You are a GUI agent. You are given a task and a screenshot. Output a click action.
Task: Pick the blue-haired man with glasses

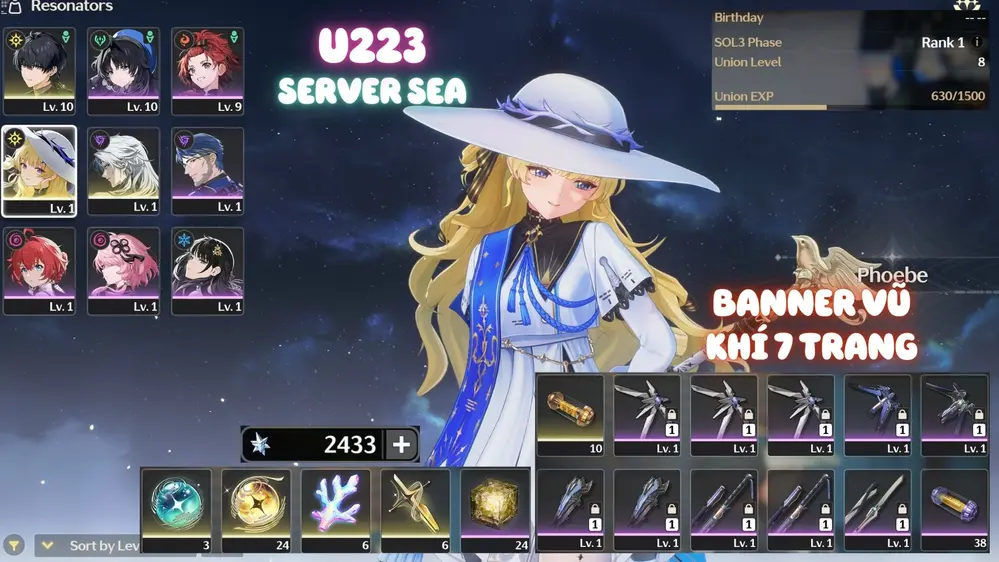click(207, 171)
